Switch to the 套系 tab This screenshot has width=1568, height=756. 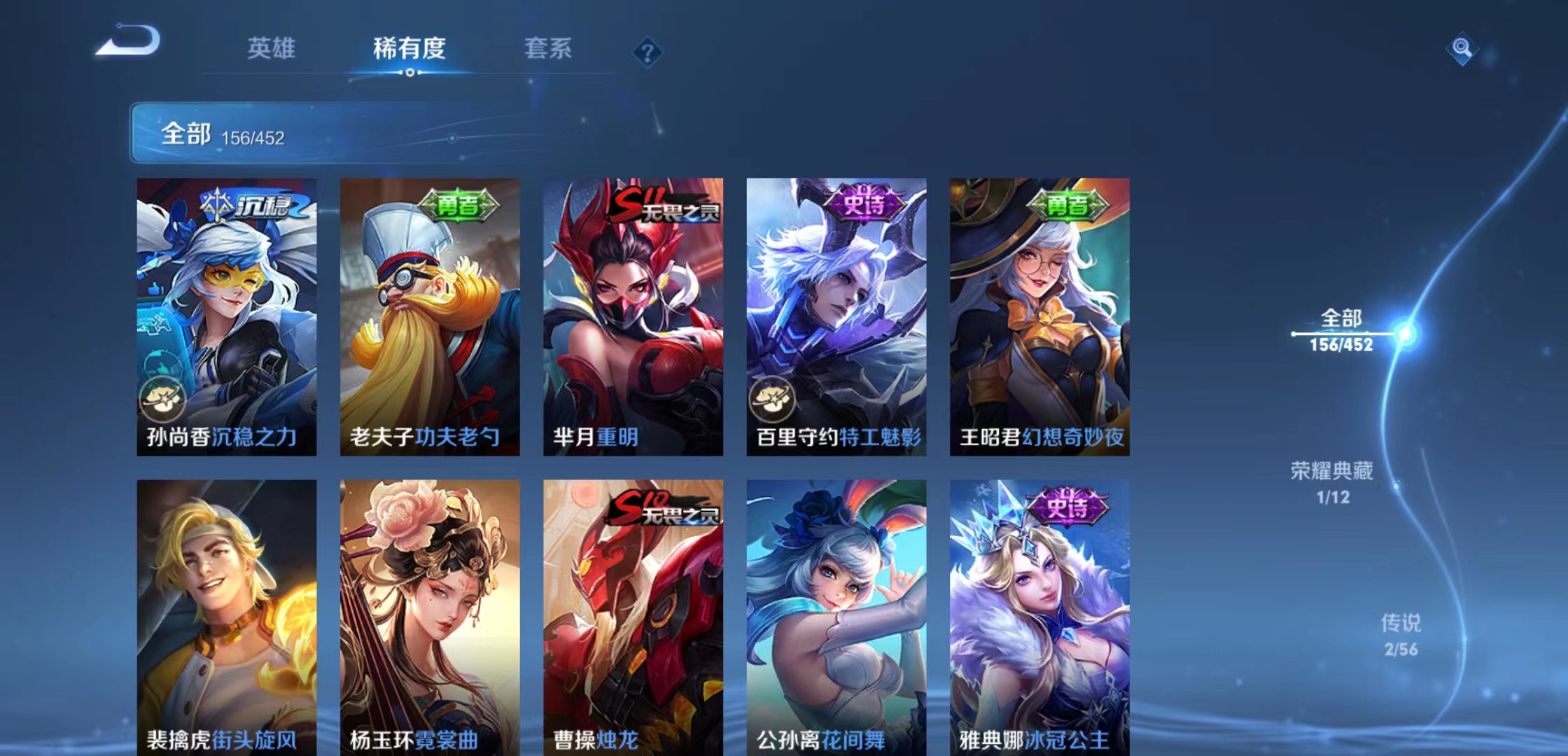[x=548, y=49]
